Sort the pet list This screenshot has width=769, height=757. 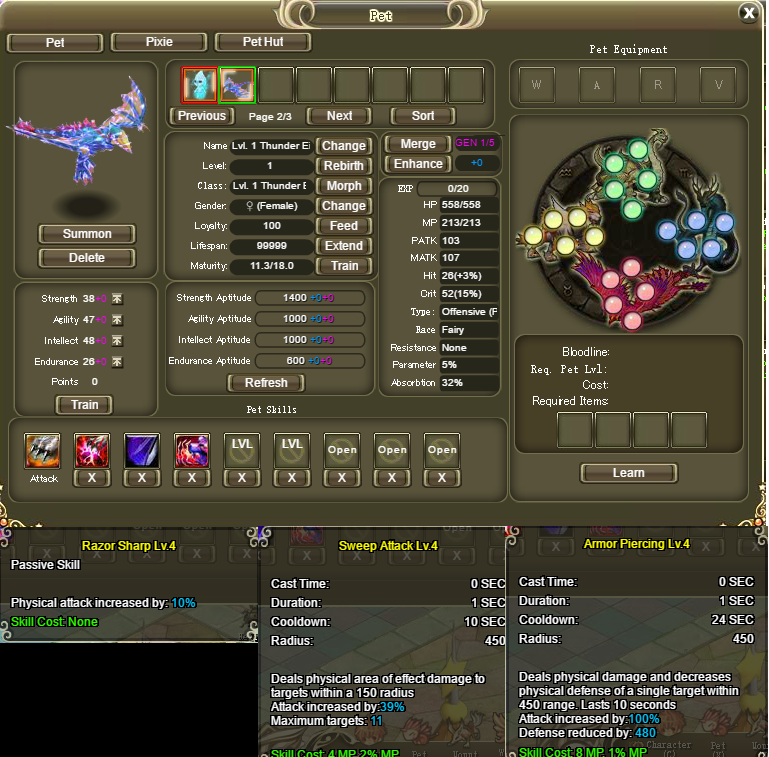426,116
